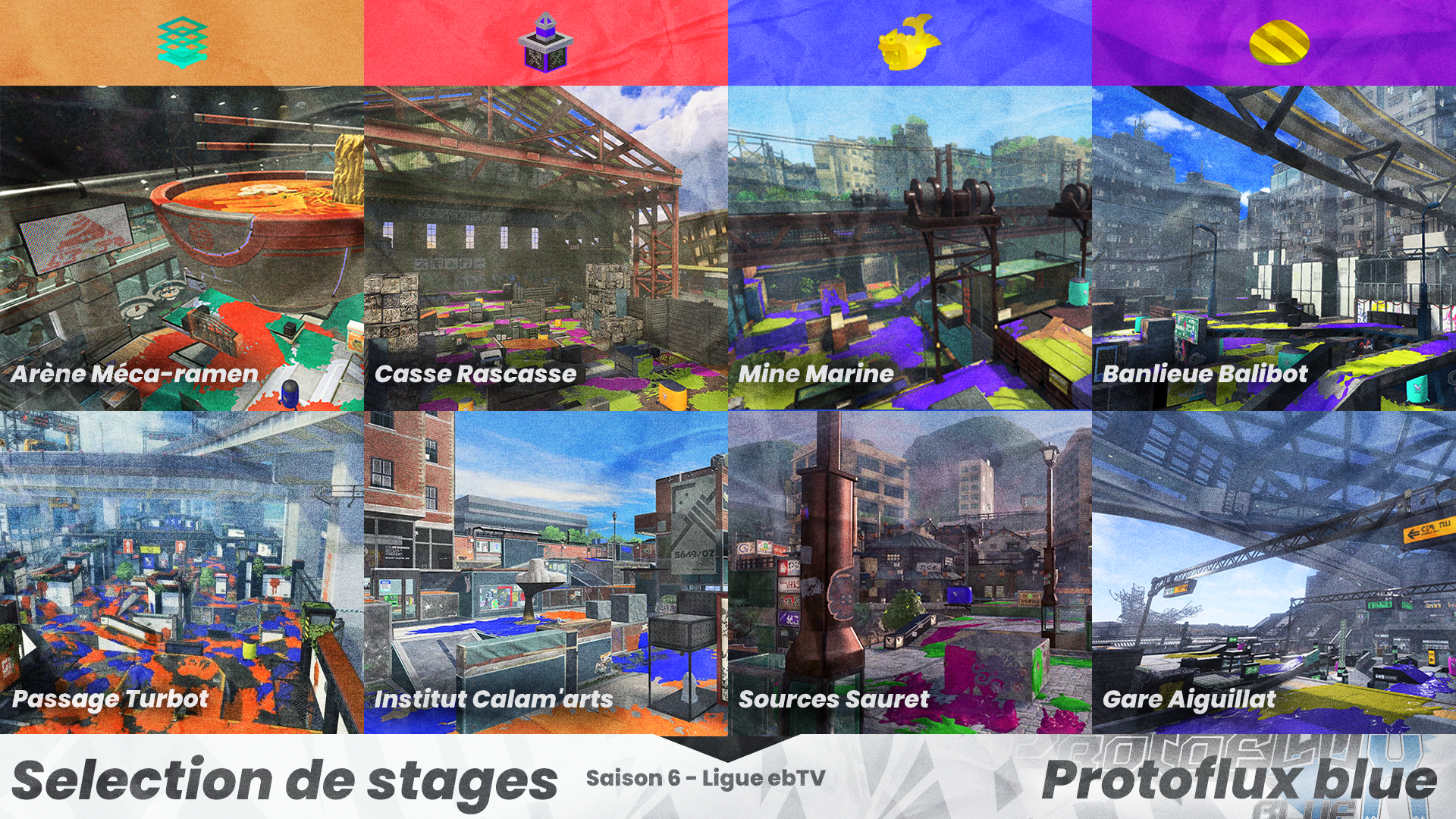The height and width of the screenshot is (819, 1456).
Task: Choose the Gare Aiguillat stage
Action: [1274, 573]
